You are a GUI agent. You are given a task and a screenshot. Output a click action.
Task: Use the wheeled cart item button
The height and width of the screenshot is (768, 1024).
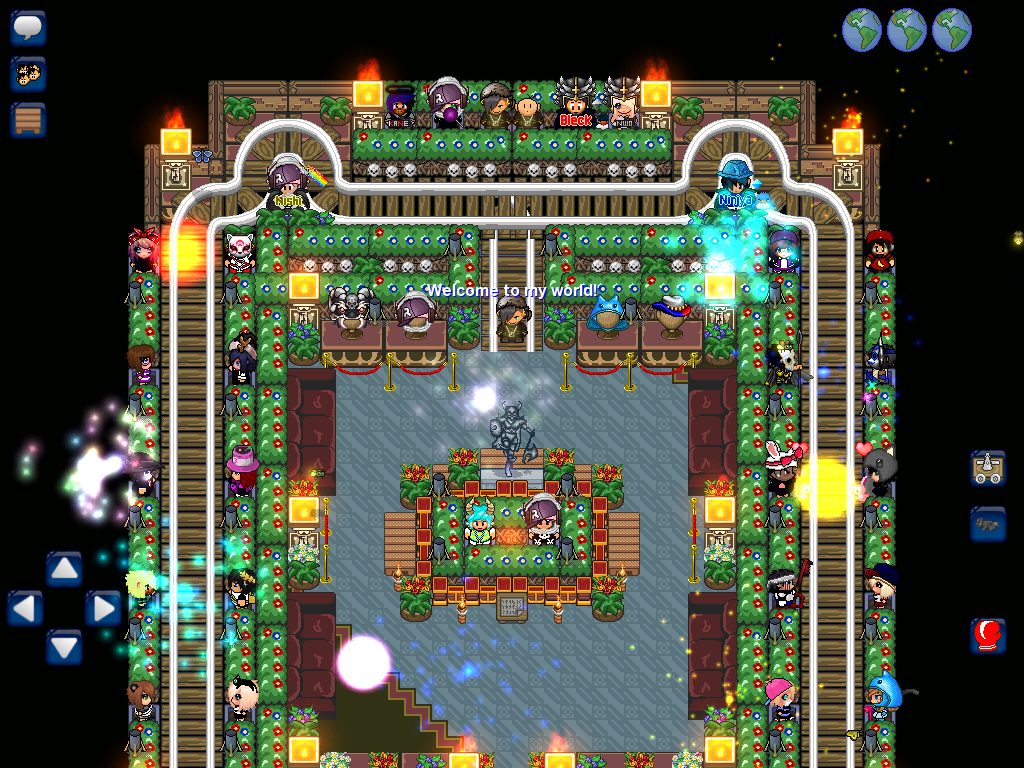click(987, 468)
